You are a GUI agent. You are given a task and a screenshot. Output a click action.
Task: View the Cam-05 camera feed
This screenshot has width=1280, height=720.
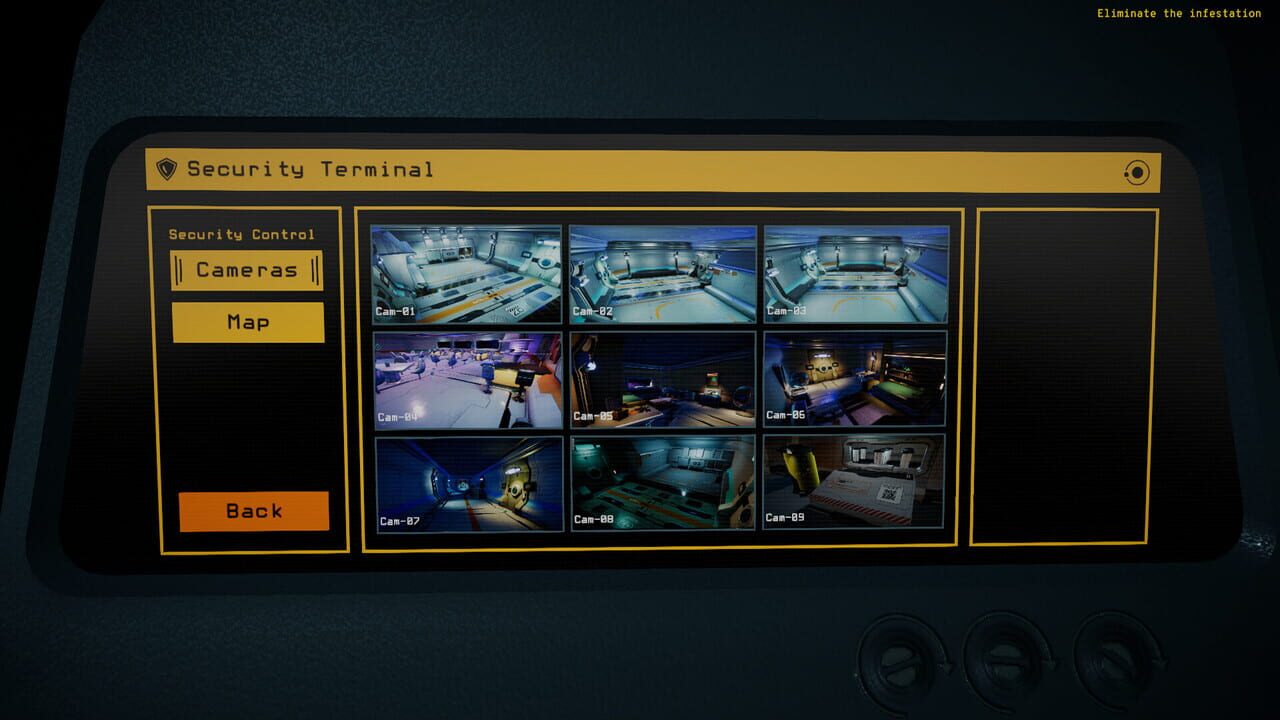(661, 378)
